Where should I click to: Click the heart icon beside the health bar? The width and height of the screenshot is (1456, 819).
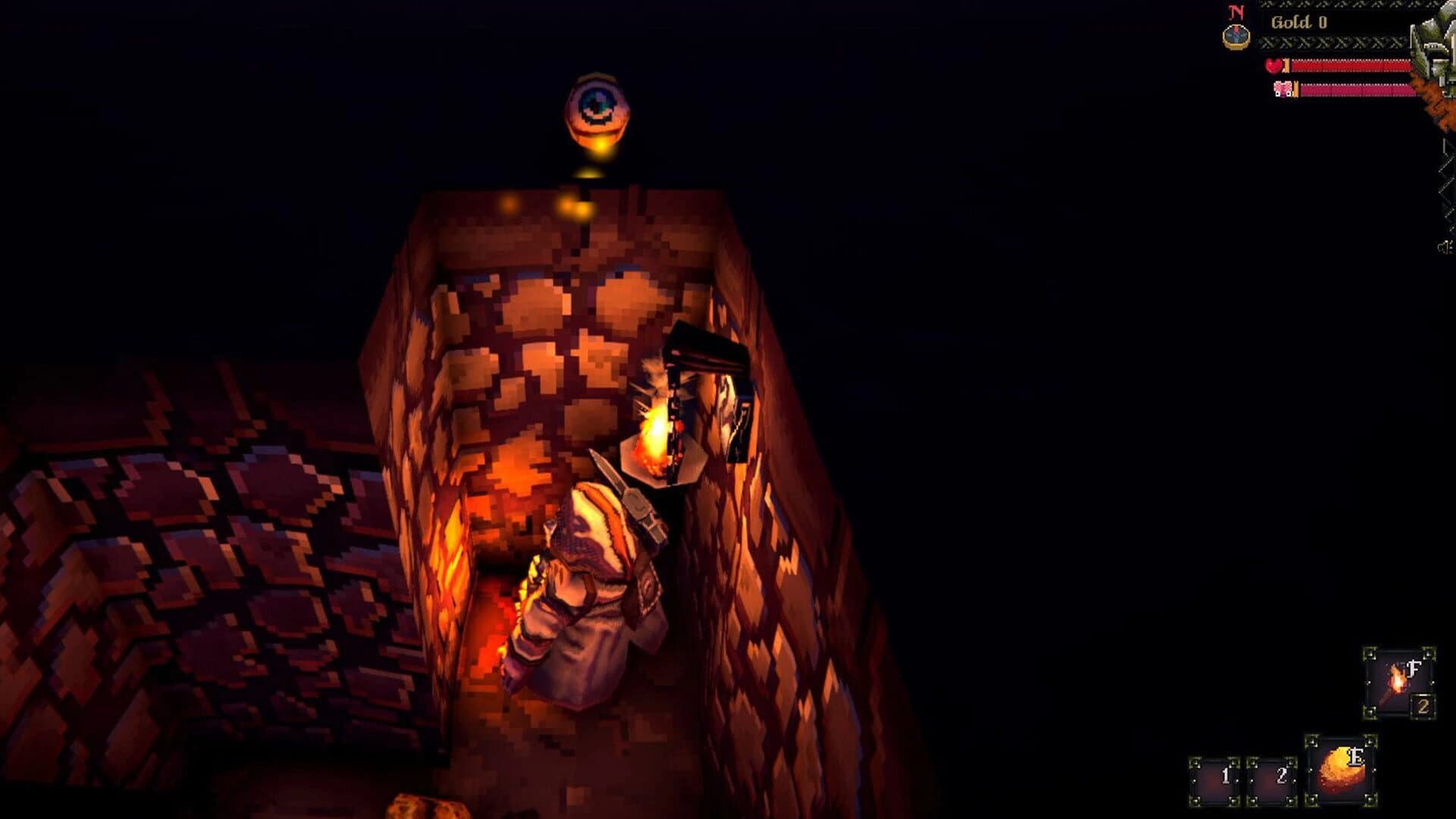1274,66
